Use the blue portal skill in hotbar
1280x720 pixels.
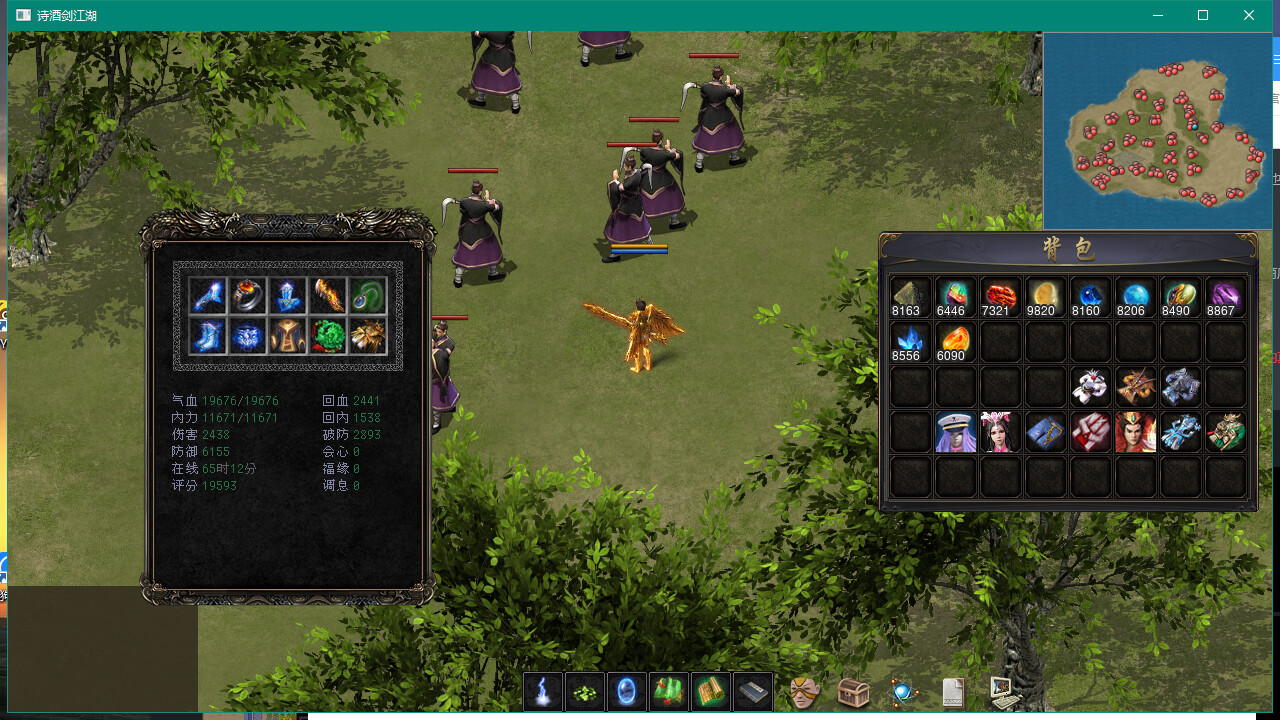pos(627,691)
